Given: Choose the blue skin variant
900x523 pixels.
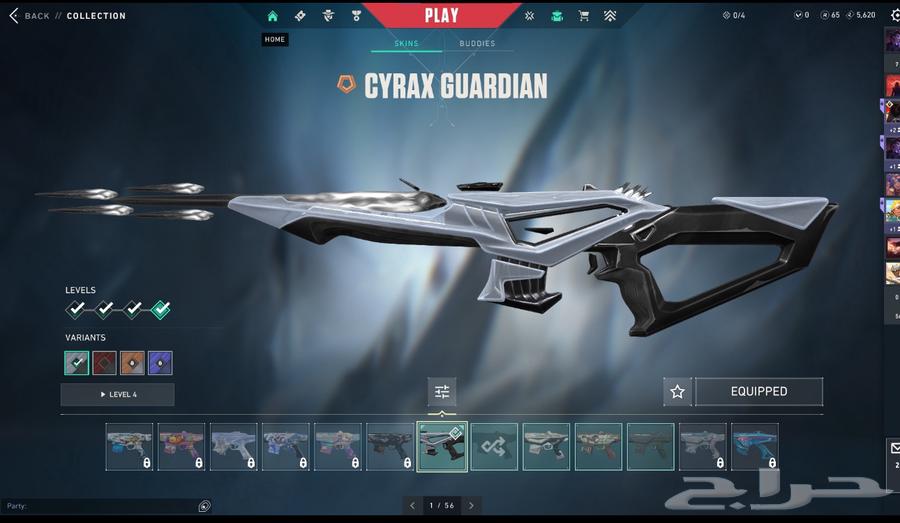Looking at the screenshot, I should click(160, 363).
